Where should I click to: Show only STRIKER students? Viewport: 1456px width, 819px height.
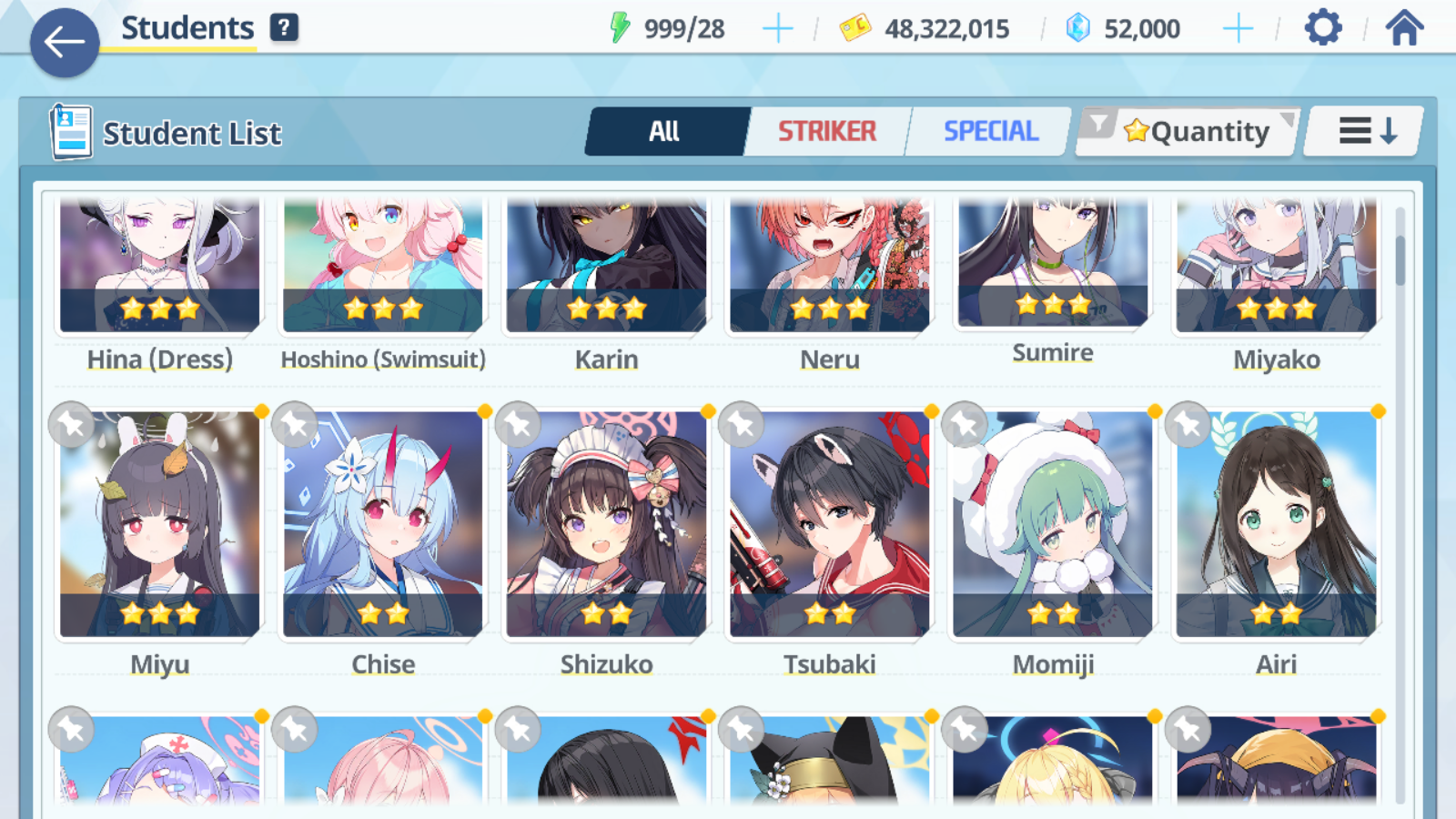[x=826, y=132]
